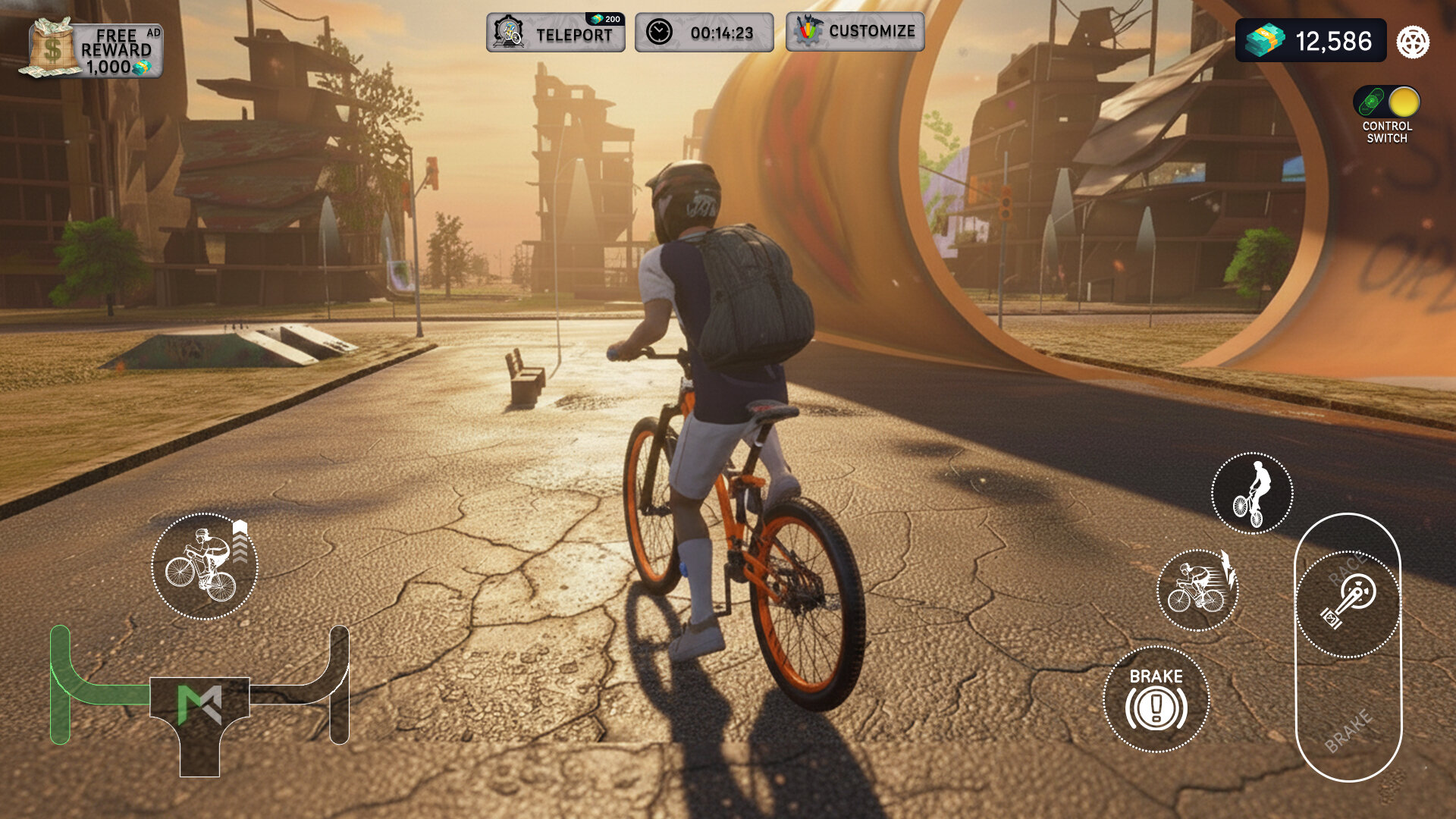Claim the Free Reward ad offer
The image size is (1456, 819).
[x=92, y=49]
